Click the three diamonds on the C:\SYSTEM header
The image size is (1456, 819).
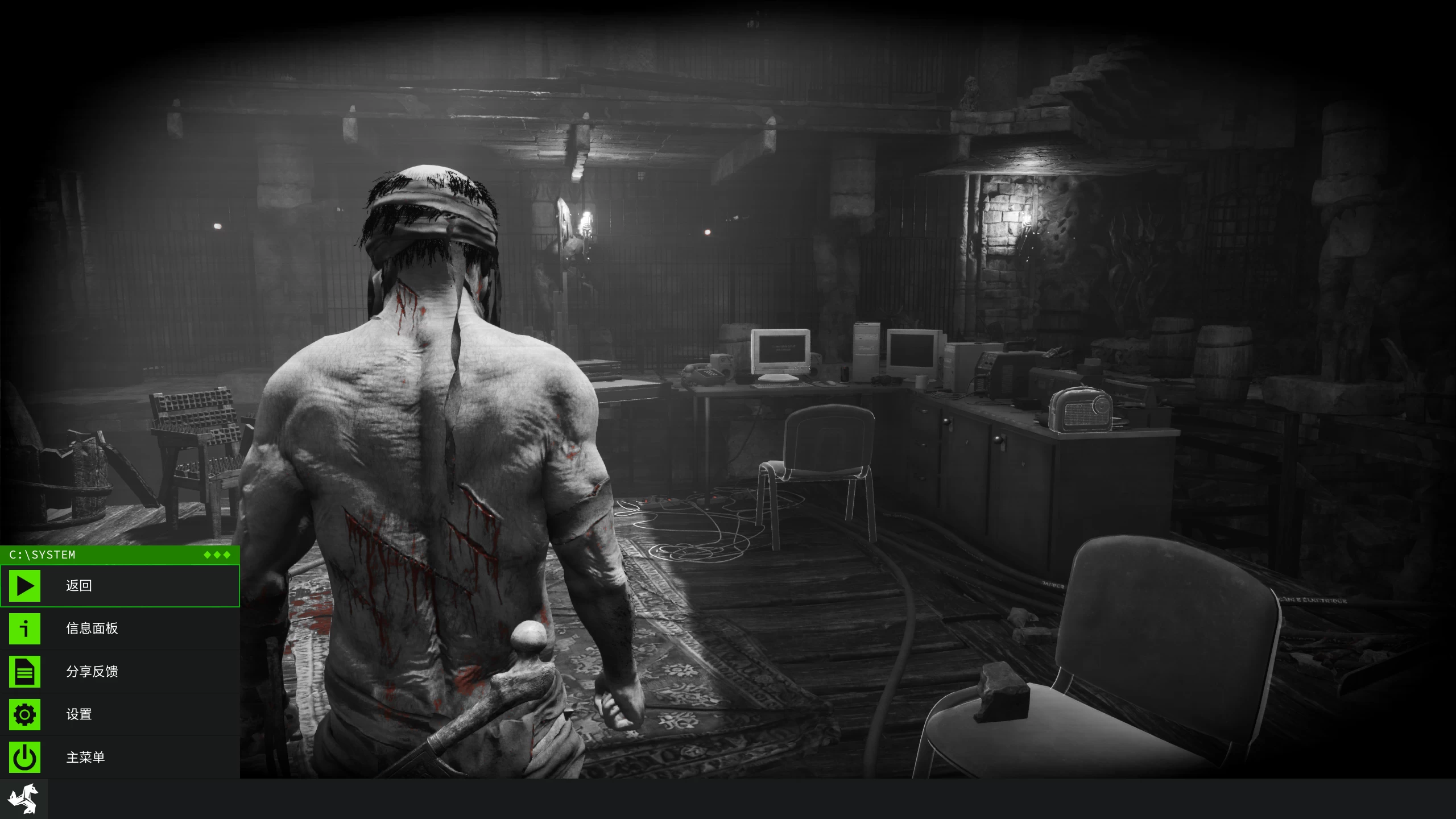tap(217, 555)
